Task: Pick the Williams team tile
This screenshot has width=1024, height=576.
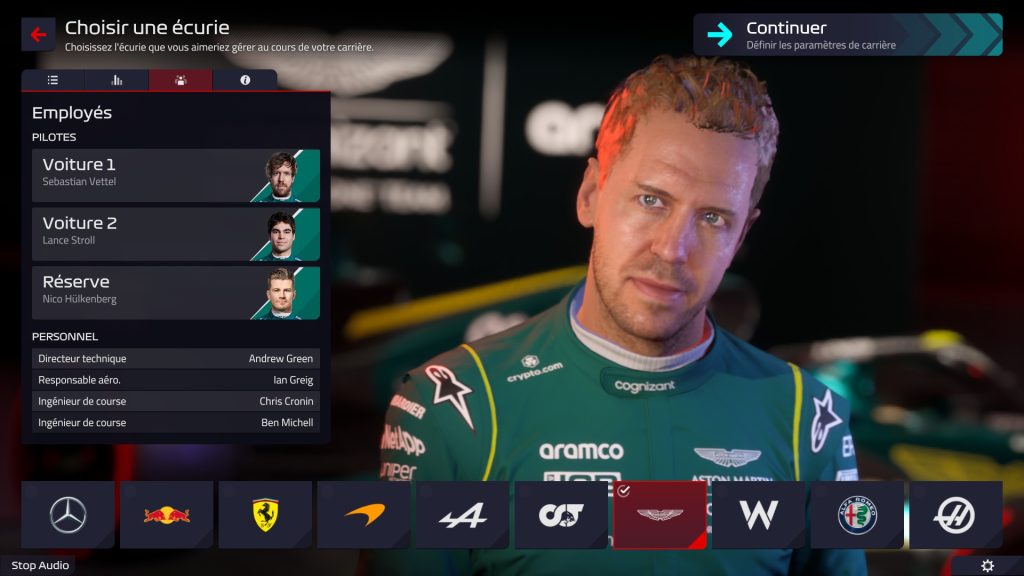Action: (x=758, y=515)
